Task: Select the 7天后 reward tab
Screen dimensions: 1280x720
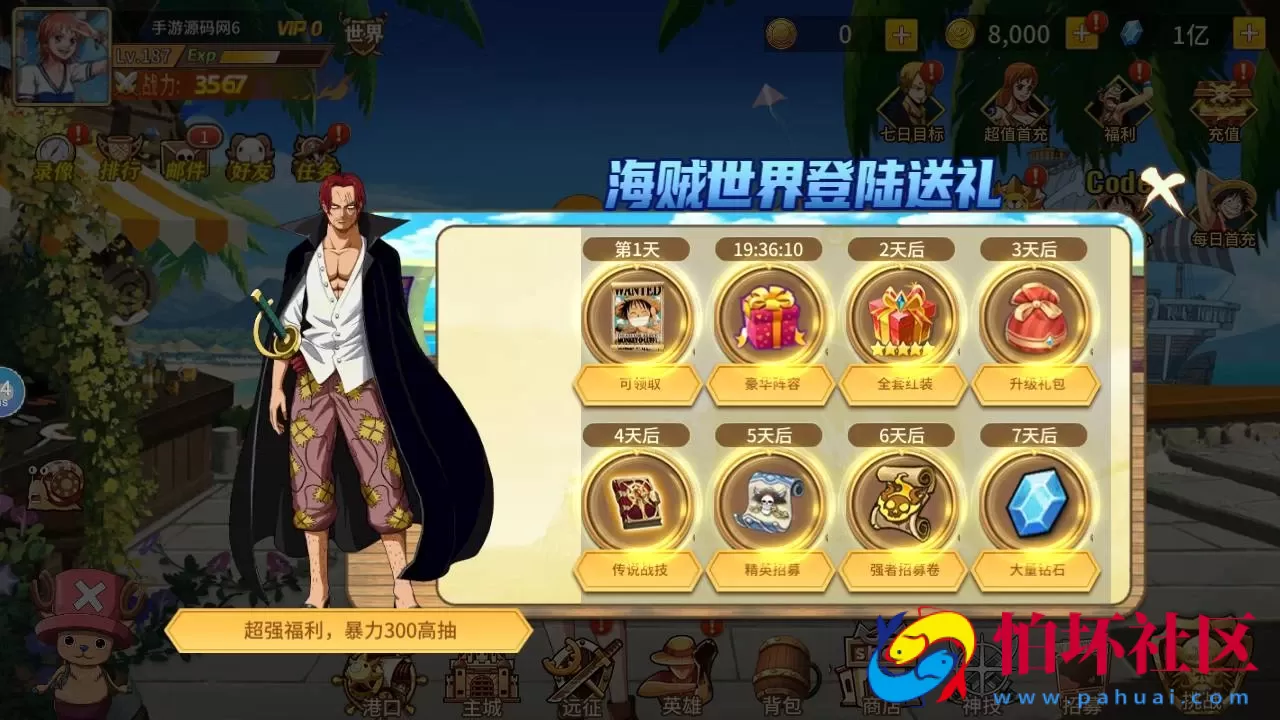Action: (1034, 434)
